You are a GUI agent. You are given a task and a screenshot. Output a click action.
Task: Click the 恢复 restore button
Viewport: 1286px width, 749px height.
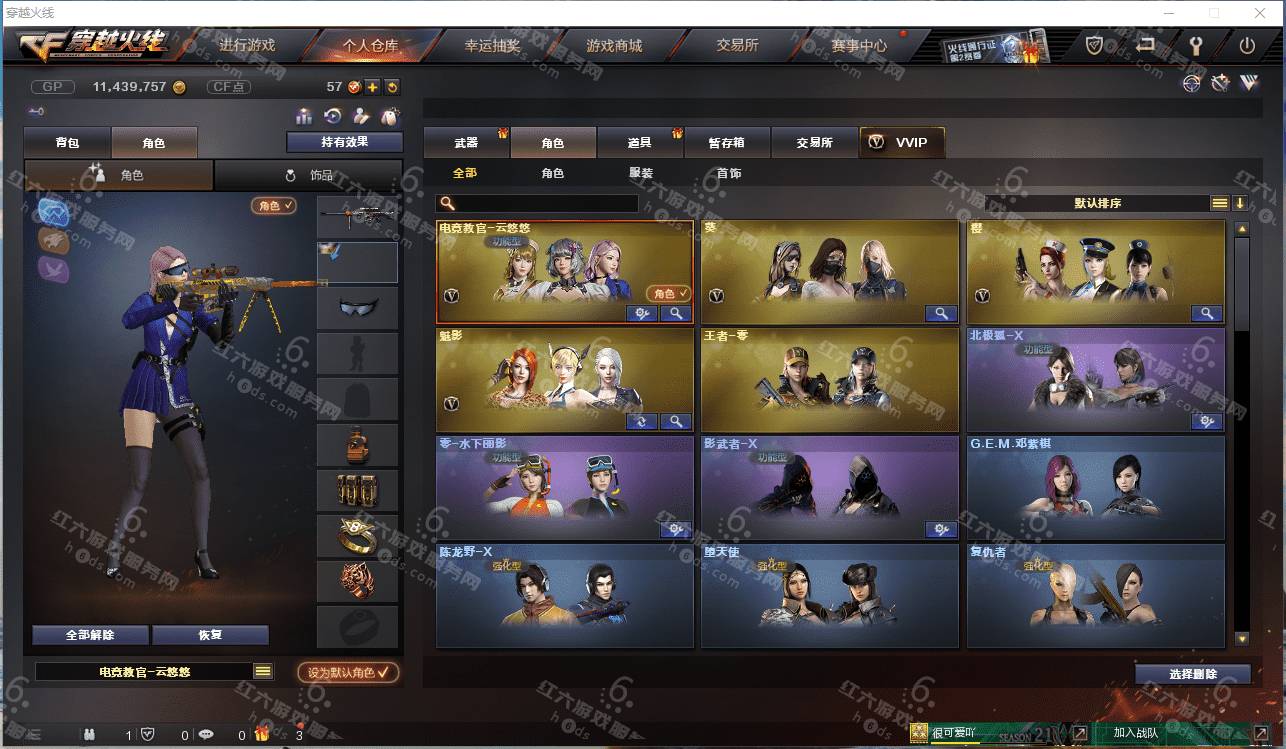point(210,635)
